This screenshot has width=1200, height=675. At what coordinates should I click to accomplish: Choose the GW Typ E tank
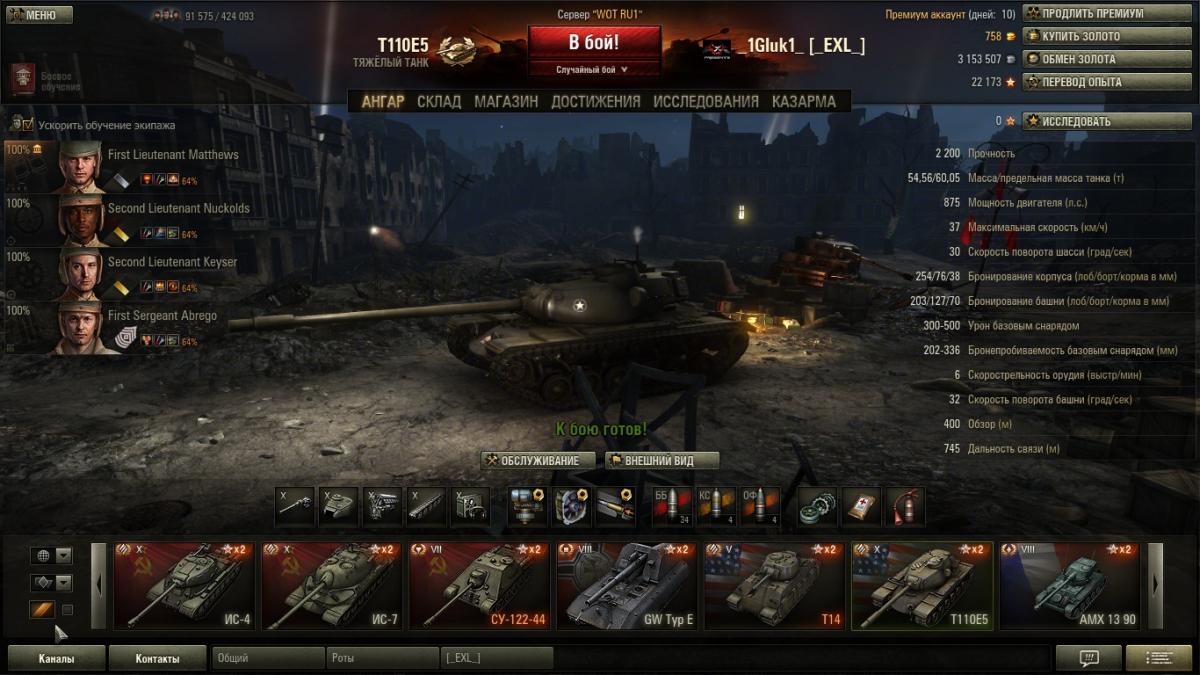(x=627, y=587)
